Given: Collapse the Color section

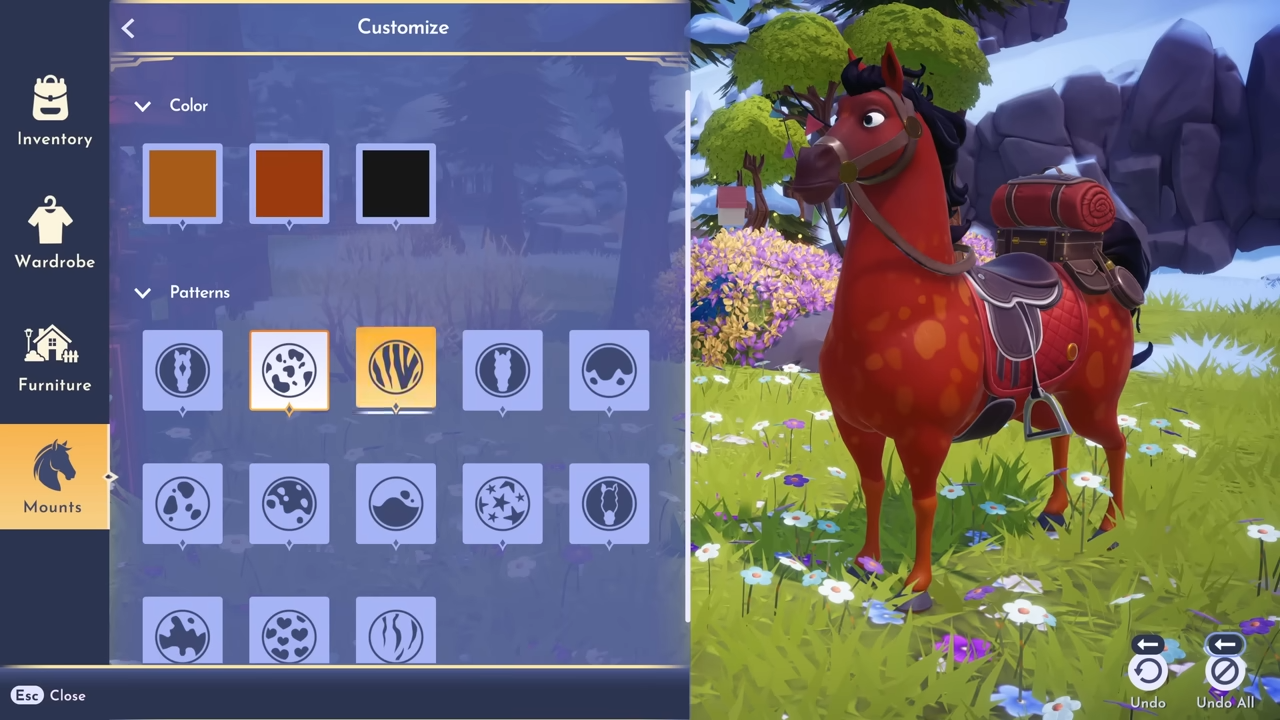Looking at the screenshot, I should (143, 106).
